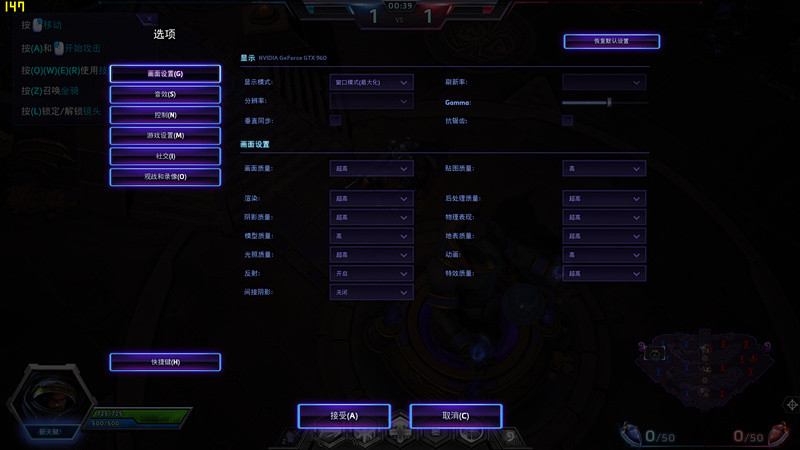The image size is (800, 450).
Task: Open 观战和录像 (Observer and Replay) settings
Action: click(165, 176)
